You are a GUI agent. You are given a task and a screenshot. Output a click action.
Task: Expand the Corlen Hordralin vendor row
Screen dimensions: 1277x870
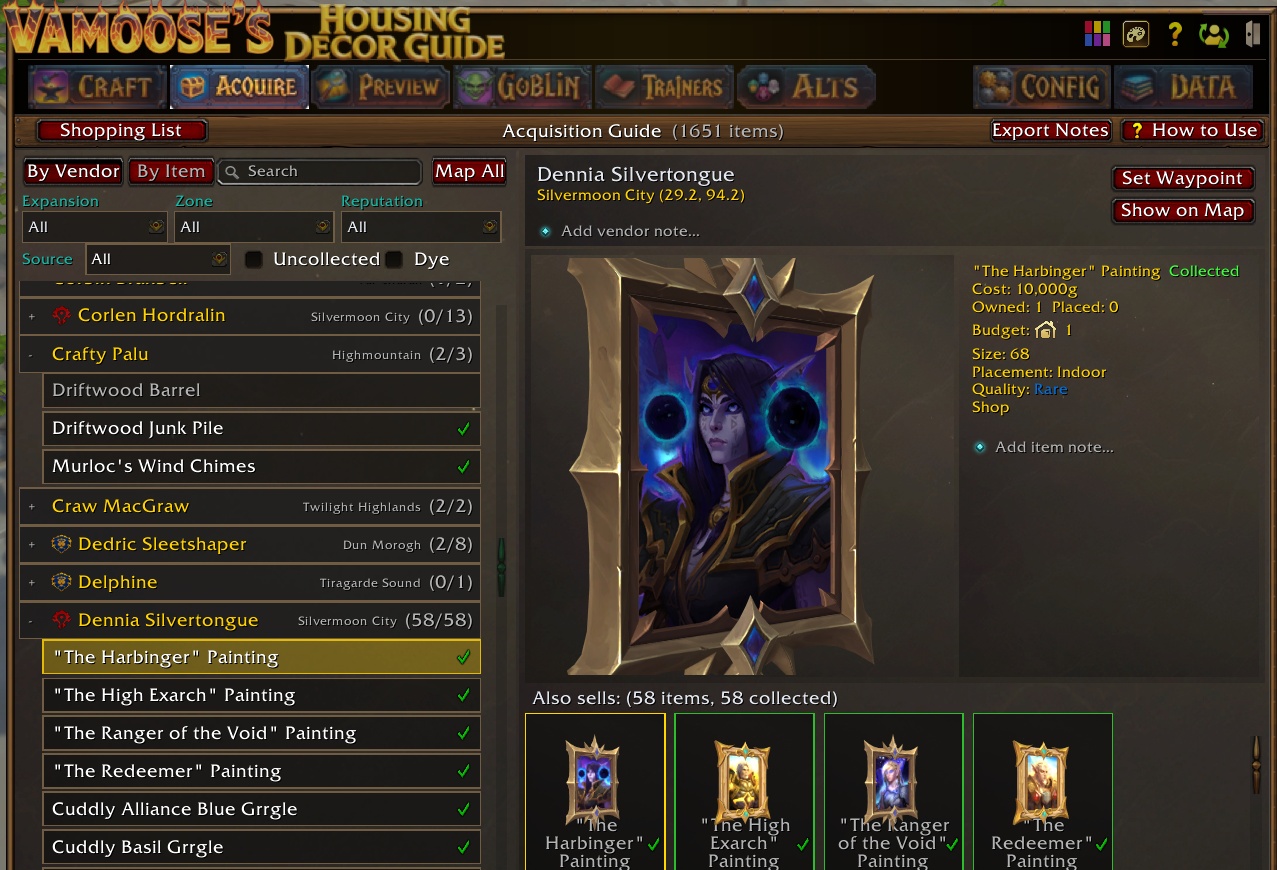pyautogui.click(x=32, y=316)
